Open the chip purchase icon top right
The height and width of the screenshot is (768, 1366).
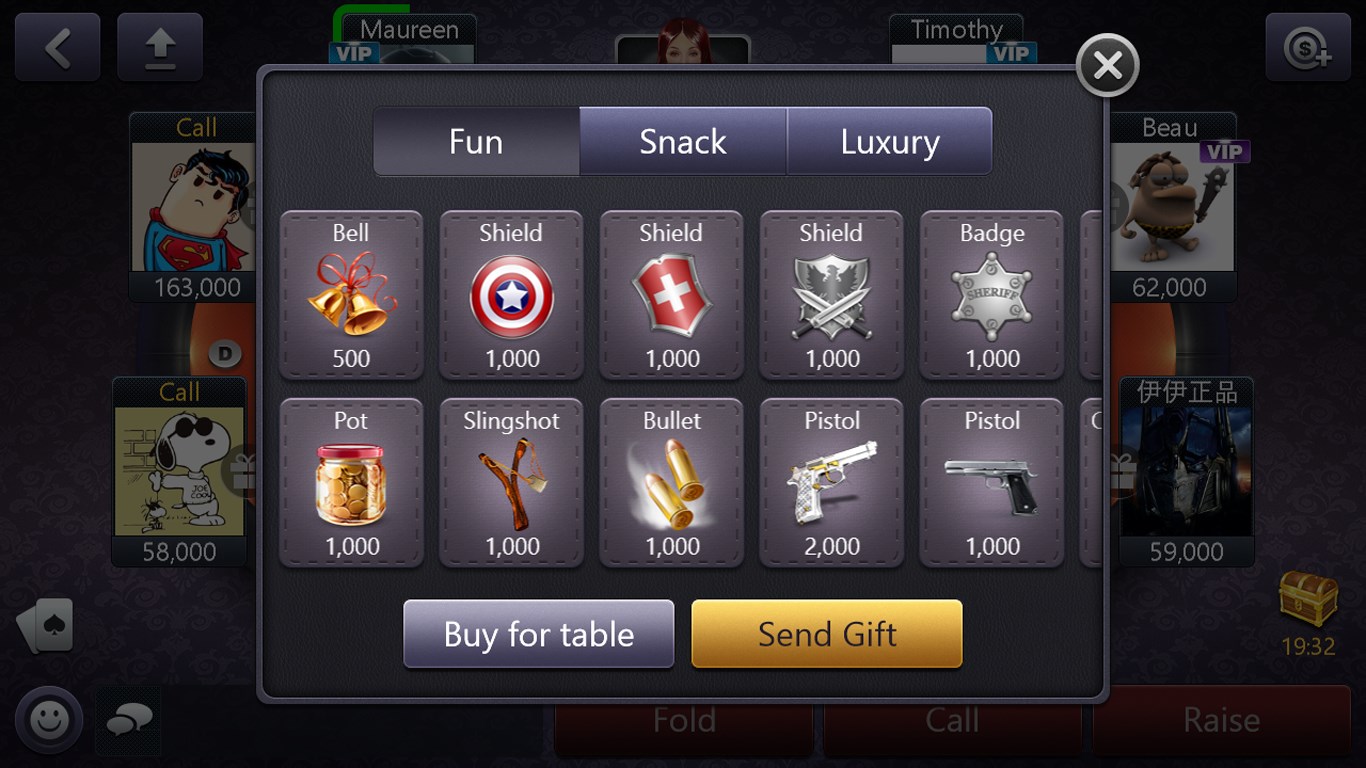click(x=1309, y=47)
